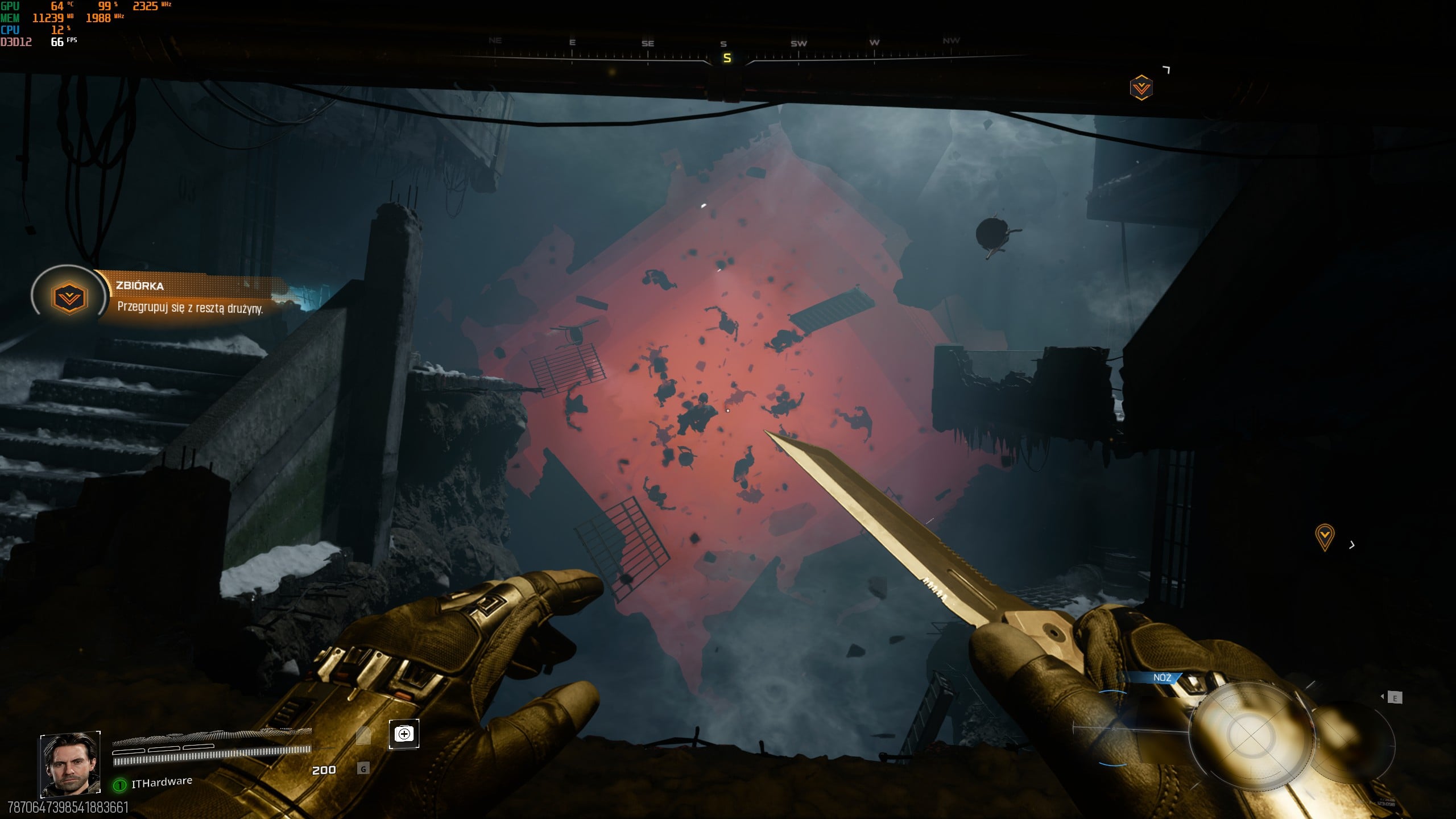Click the orange chevron objective badge beside ZBIÓRKA

[69, 298]
